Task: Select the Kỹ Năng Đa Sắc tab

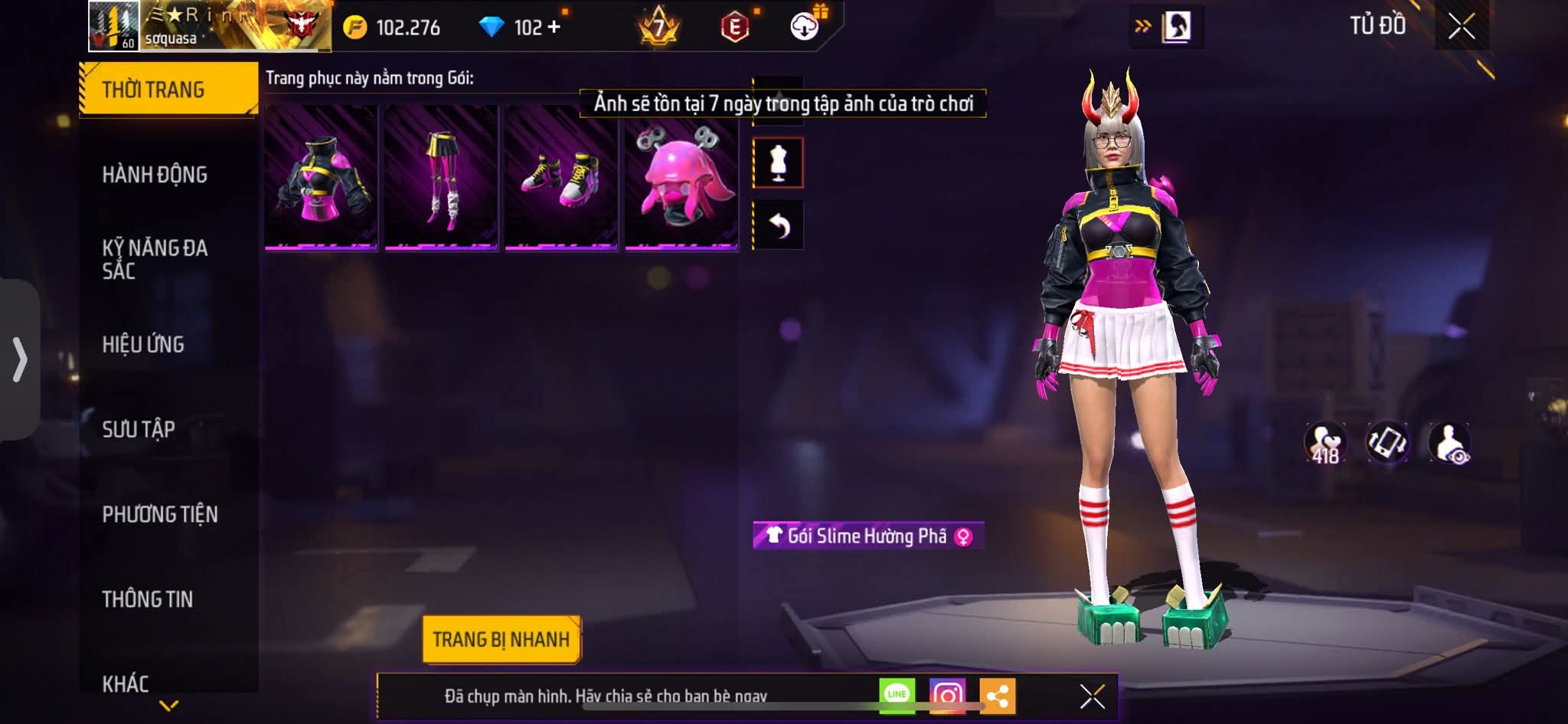Action: [155, 259]
